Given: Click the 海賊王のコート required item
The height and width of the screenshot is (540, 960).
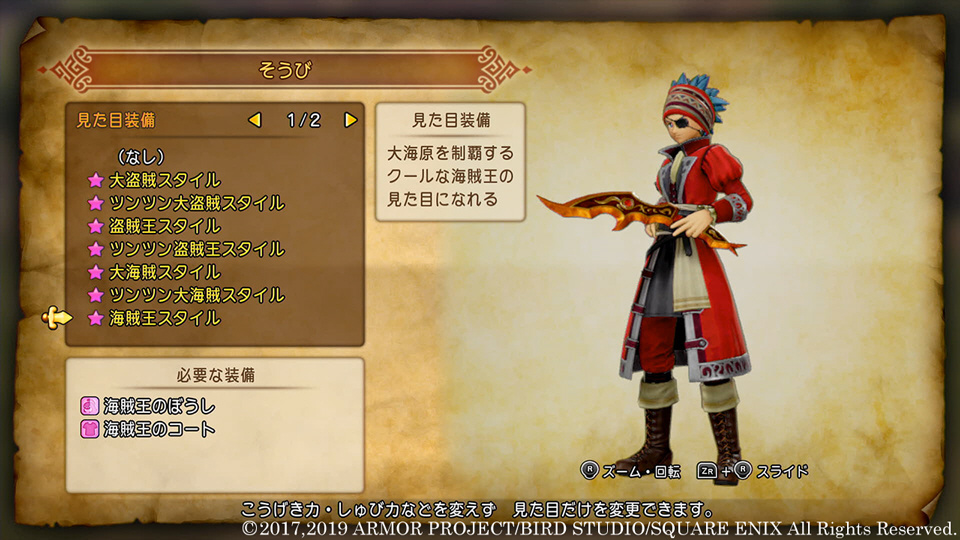Looking at the screenshot, I should tap(158, 429).
